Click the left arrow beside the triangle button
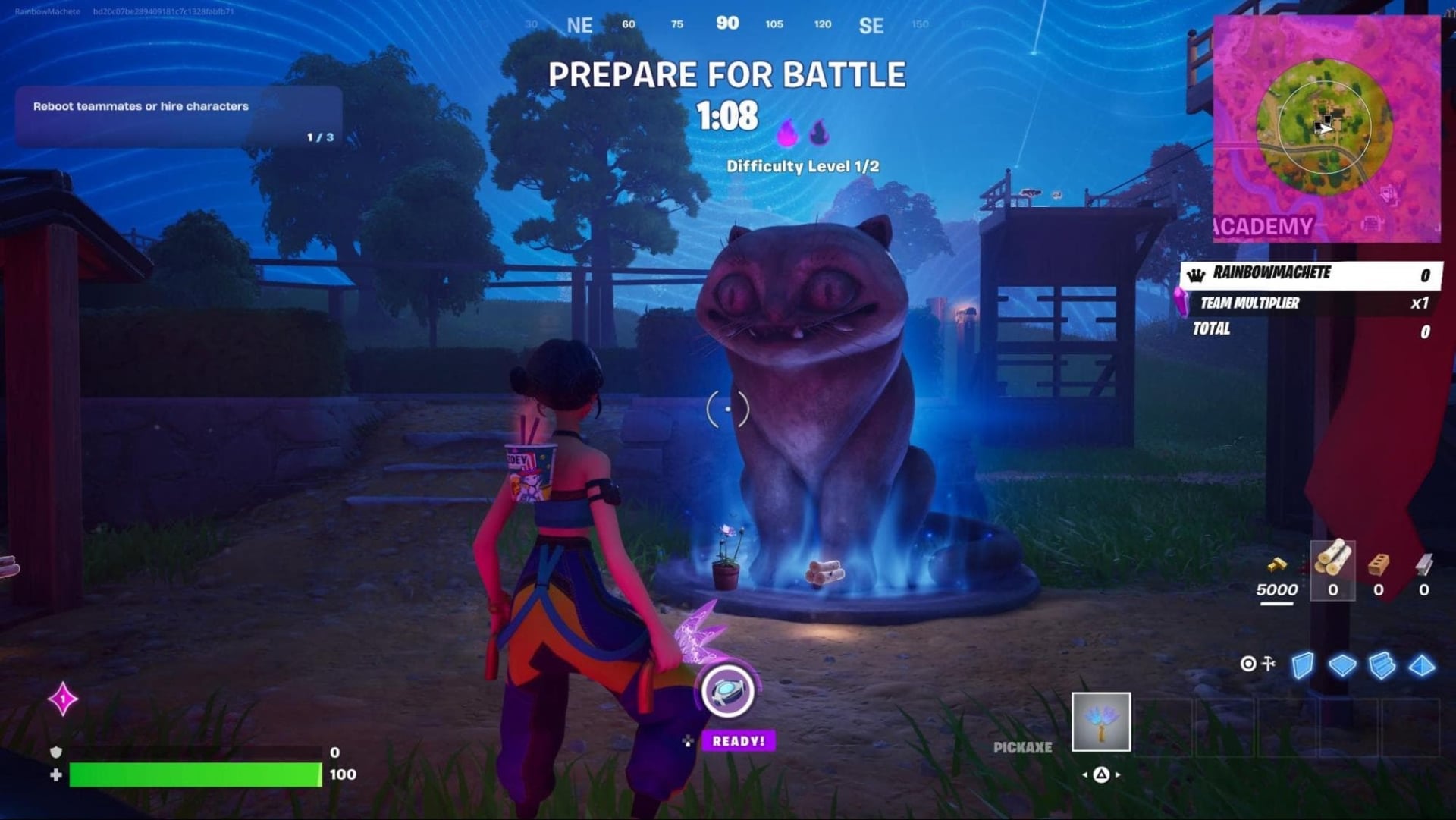This screenshot has height=820, width=1456. coord(1085,774)
